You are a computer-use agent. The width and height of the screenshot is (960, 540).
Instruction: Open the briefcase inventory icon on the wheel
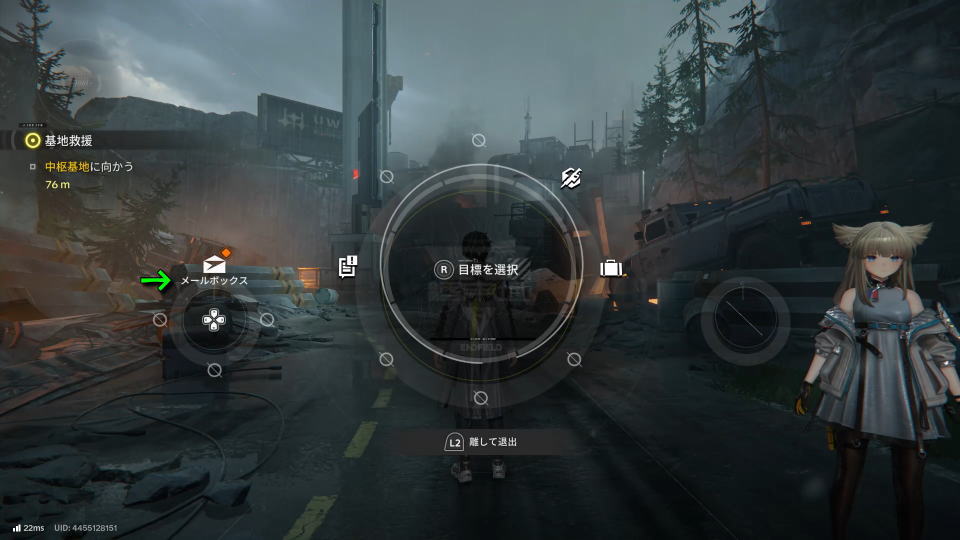[x=611, y=268]
